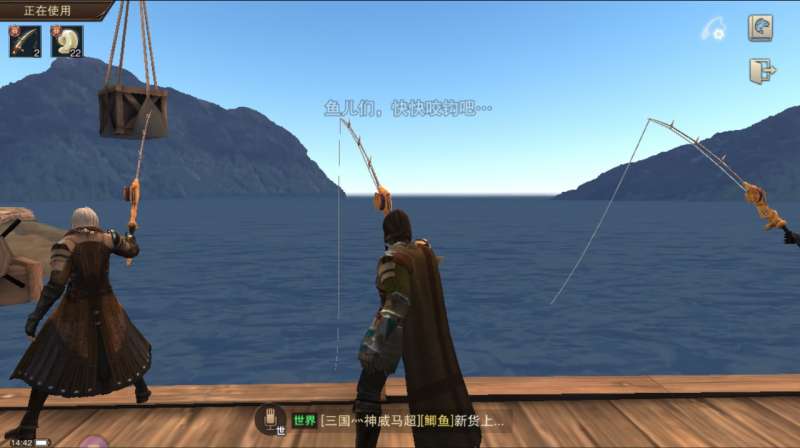Open the fish guide book icon

pyautogui.click(x=760, y=28)
